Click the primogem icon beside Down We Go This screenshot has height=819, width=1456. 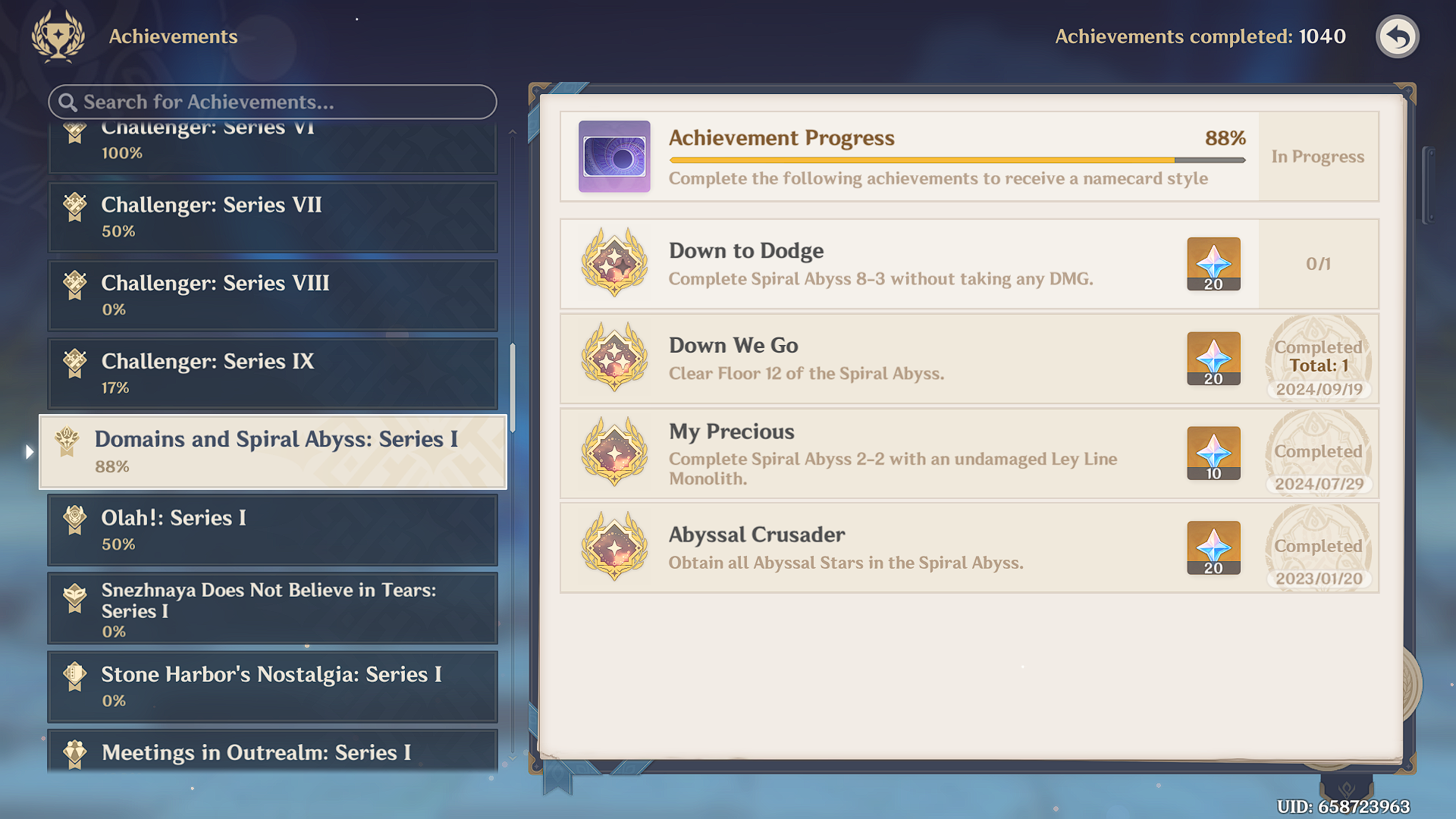coord(1213,359)
